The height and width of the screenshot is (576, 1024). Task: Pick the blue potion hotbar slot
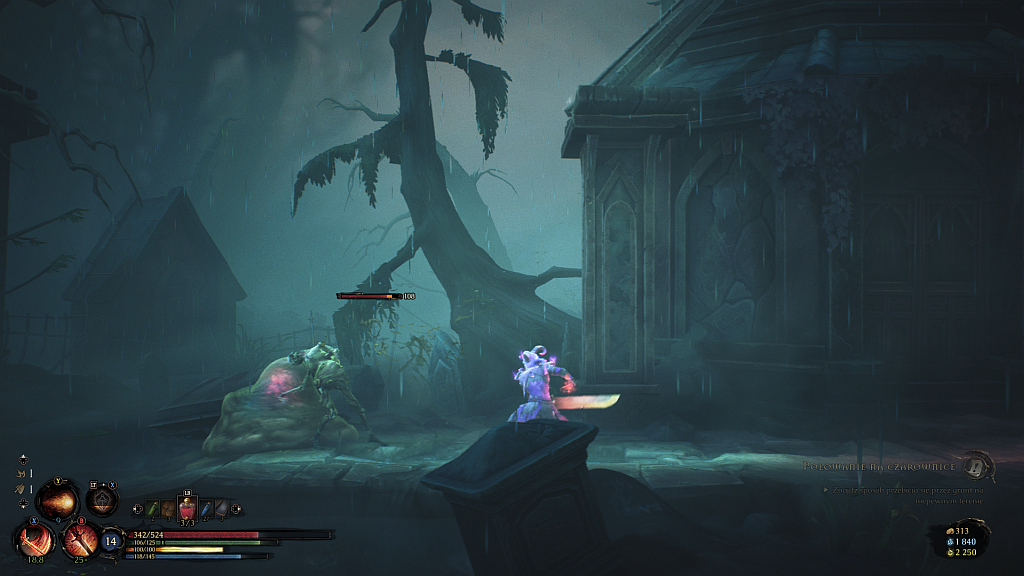click(x=205, y=510)
